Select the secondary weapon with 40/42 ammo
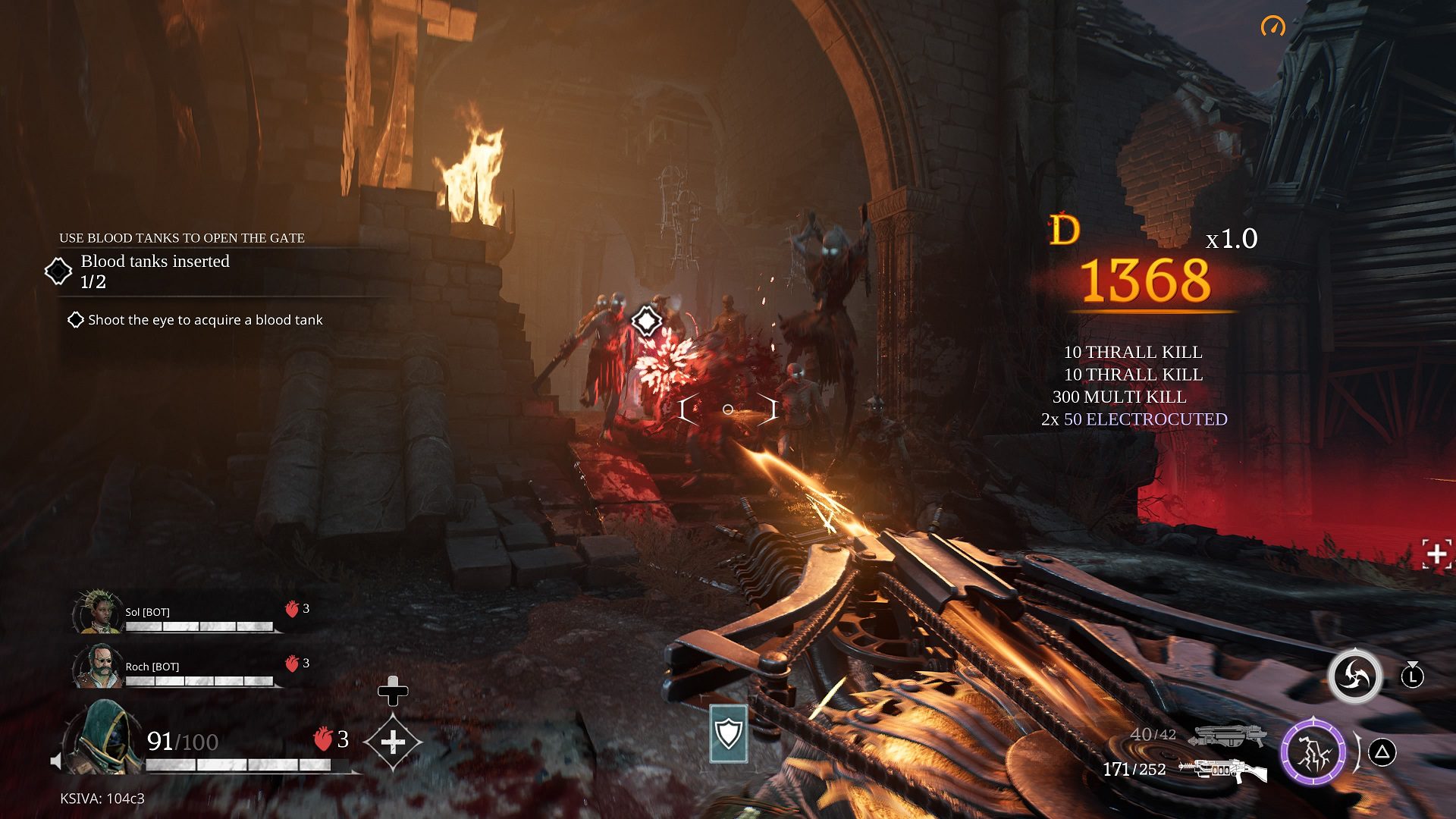 point(1226,735)
